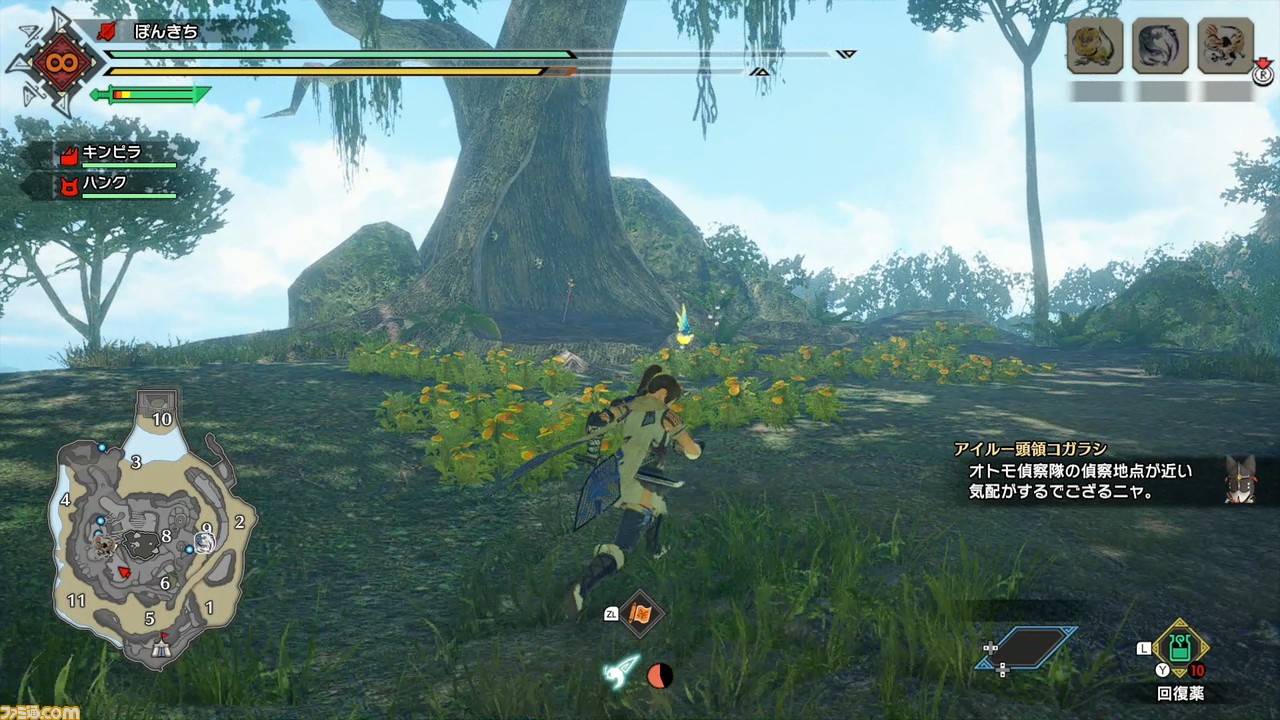Select the striped bird-wyvern monster icon
Image resolution: width=1280 pixels, height=720 pixels.
tap(1225, 46)
